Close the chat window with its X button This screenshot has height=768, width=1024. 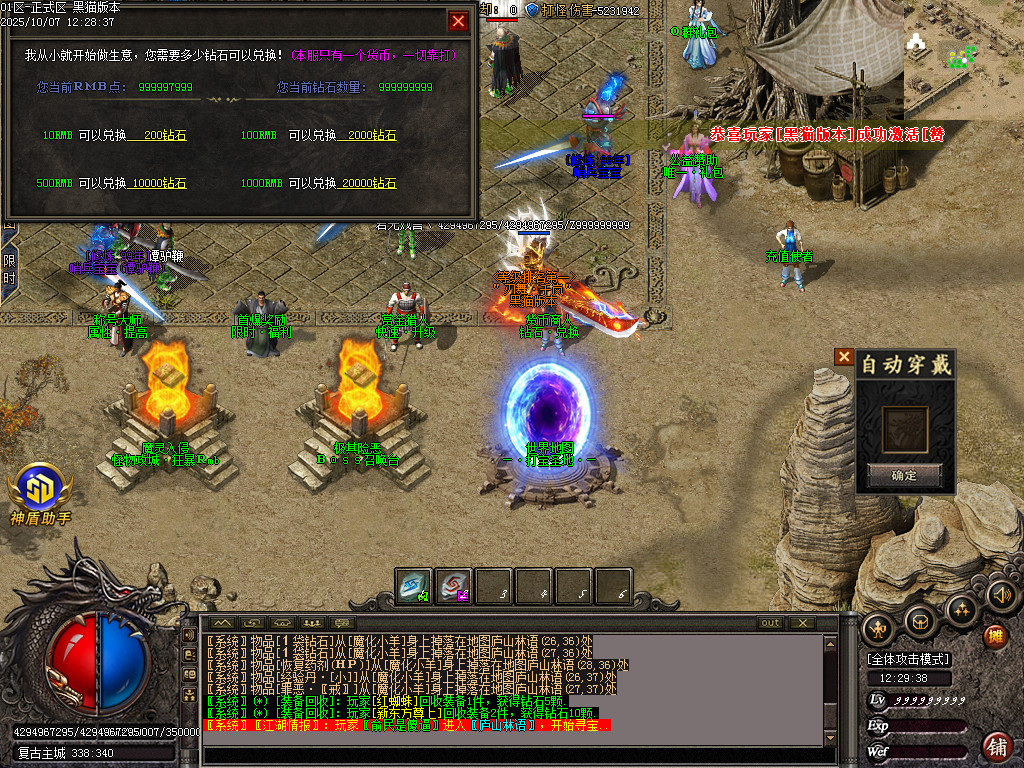pyautogui.click(x=801, y=623)
